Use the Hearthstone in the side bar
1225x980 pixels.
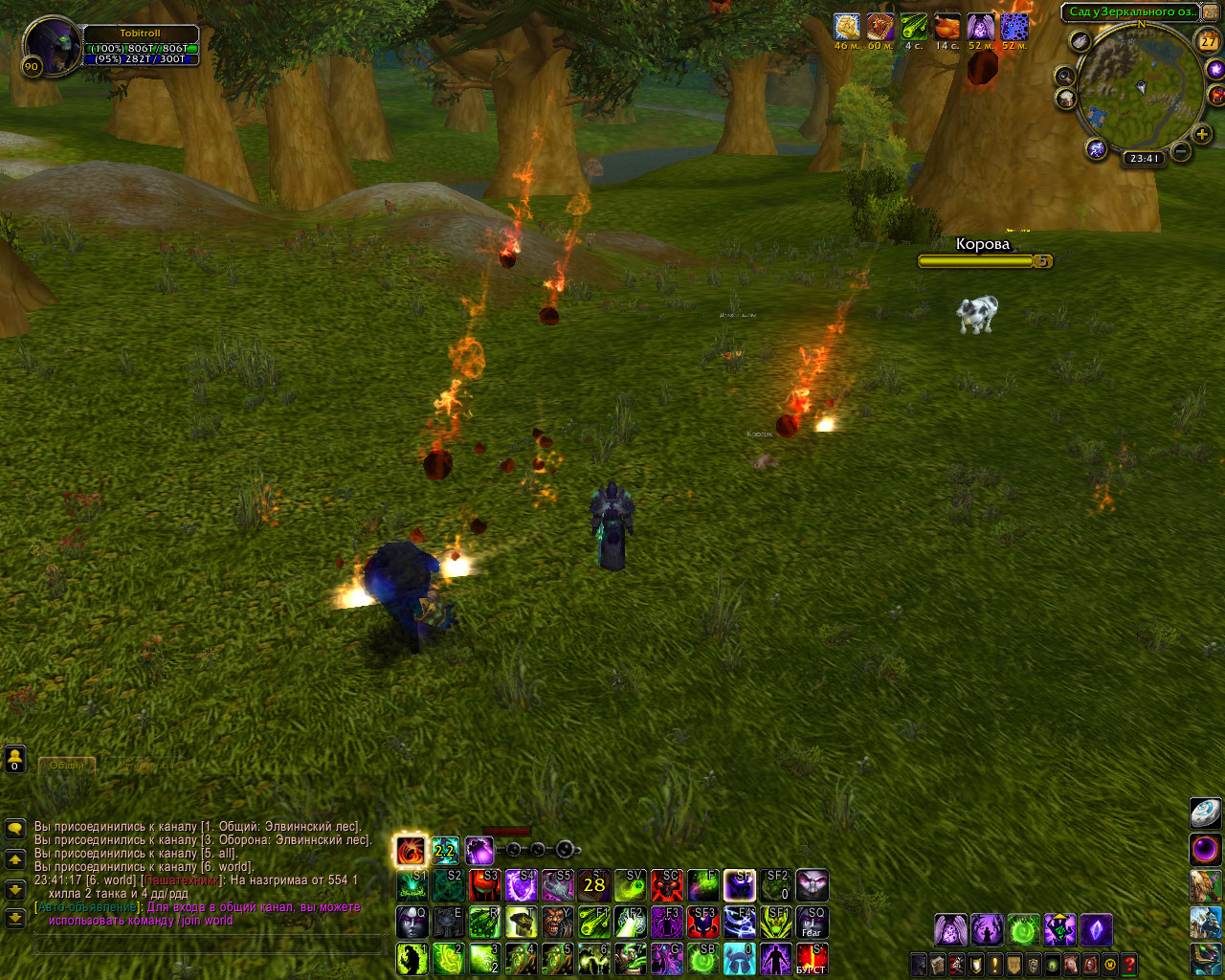[x=1206, y=812]
